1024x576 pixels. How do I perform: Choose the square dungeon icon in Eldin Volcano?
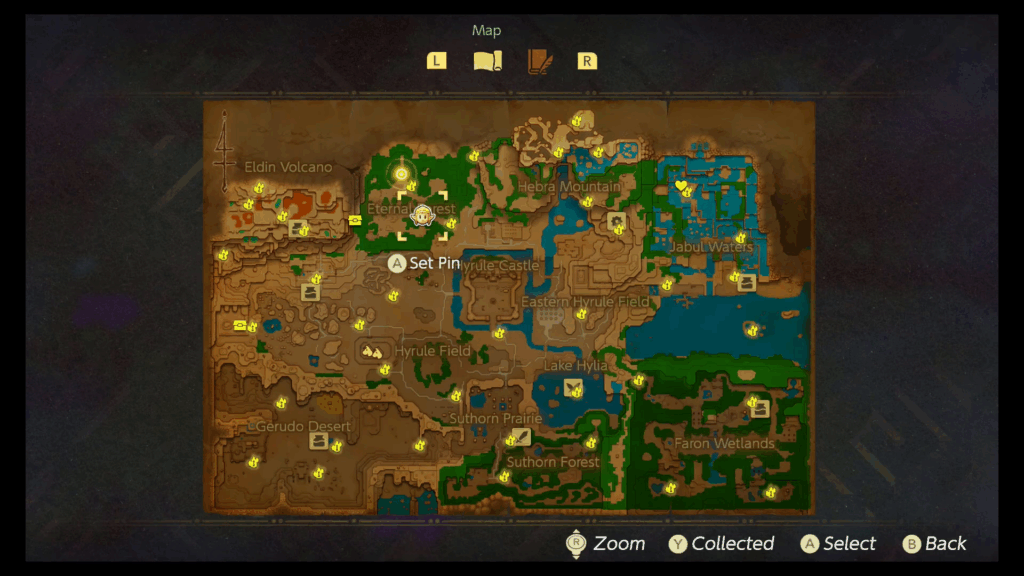(x=297, y=228)
